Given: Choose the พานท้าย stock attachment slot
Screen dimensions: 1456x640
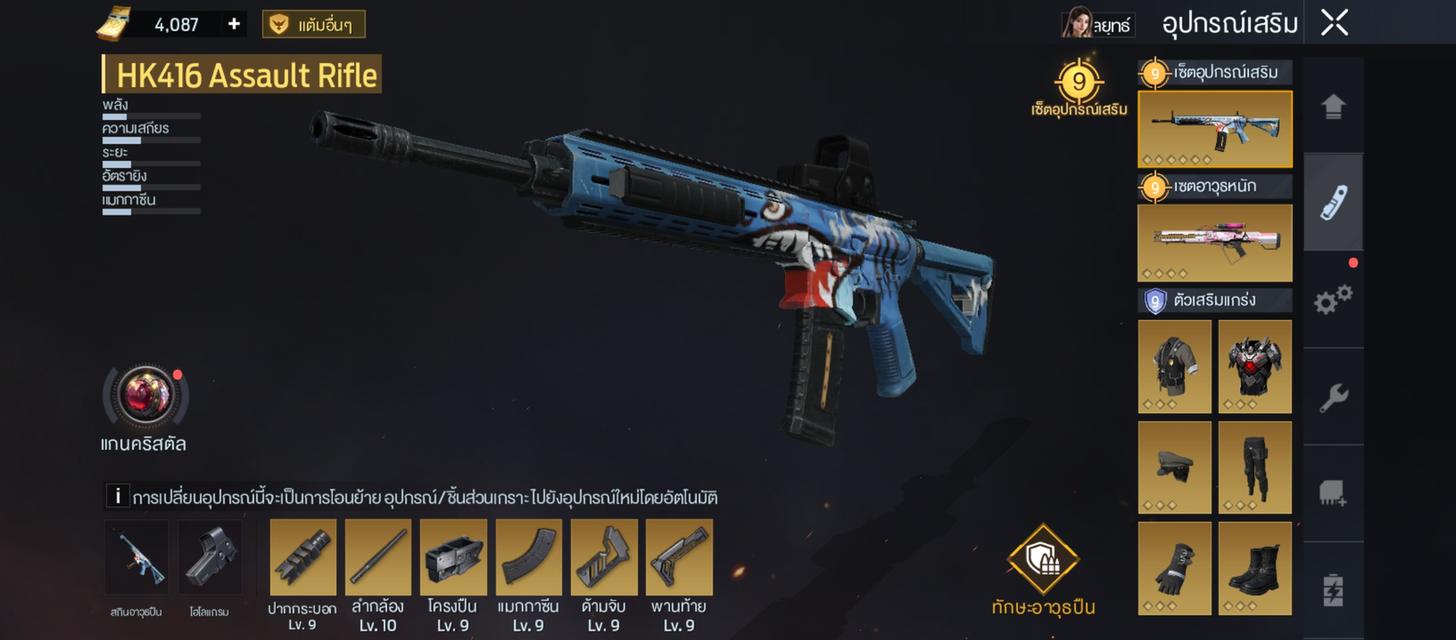Looking at the screenshot, I should pos(679,557).
